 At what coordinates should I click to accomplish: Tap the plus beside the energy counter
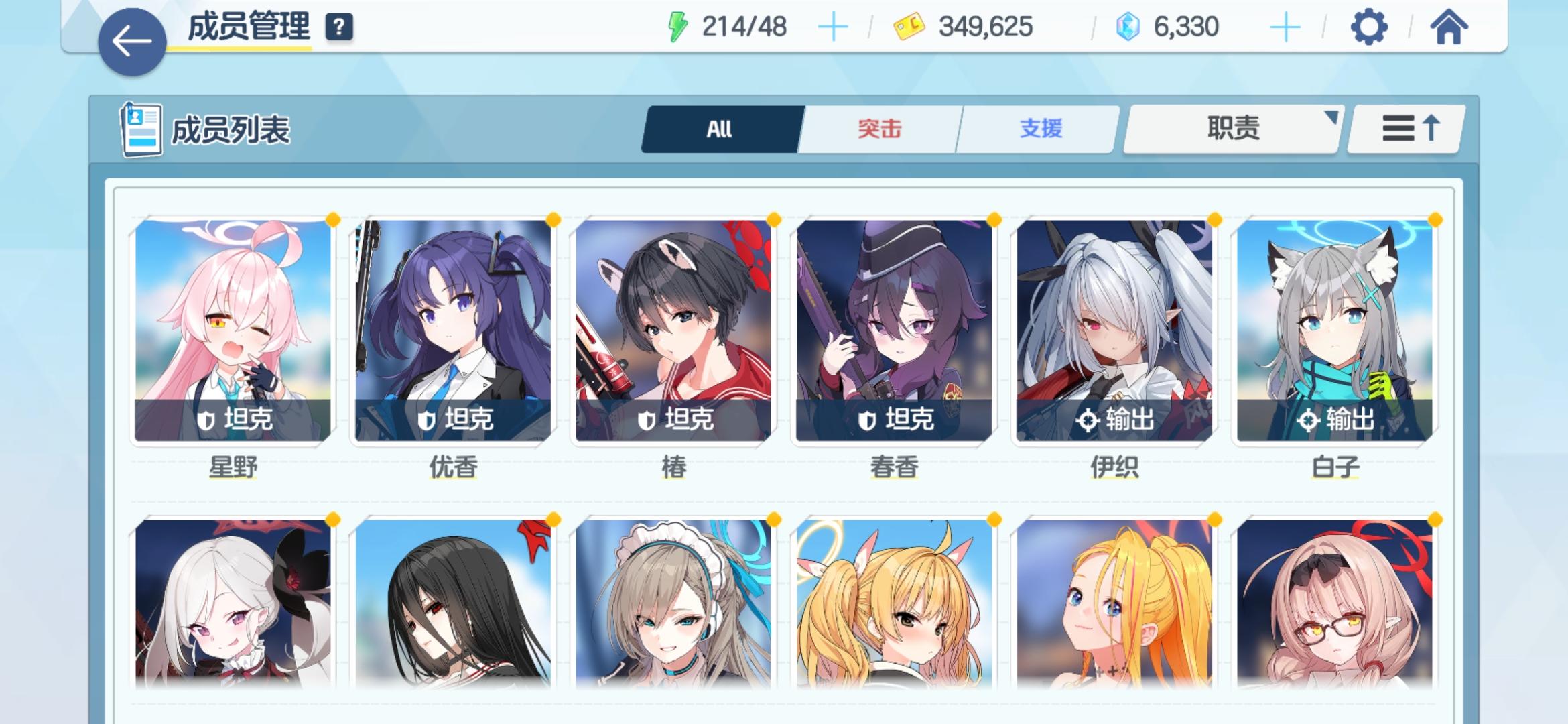point(833,25)
